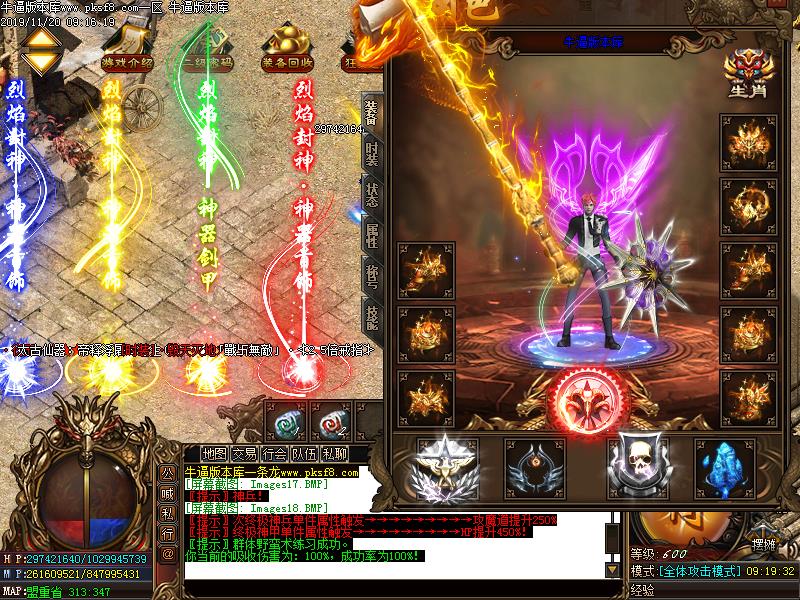Viewport: 800px width, 600px height.
Task: Switch to the 装备 equipment tab
Action: pos(371,113)
